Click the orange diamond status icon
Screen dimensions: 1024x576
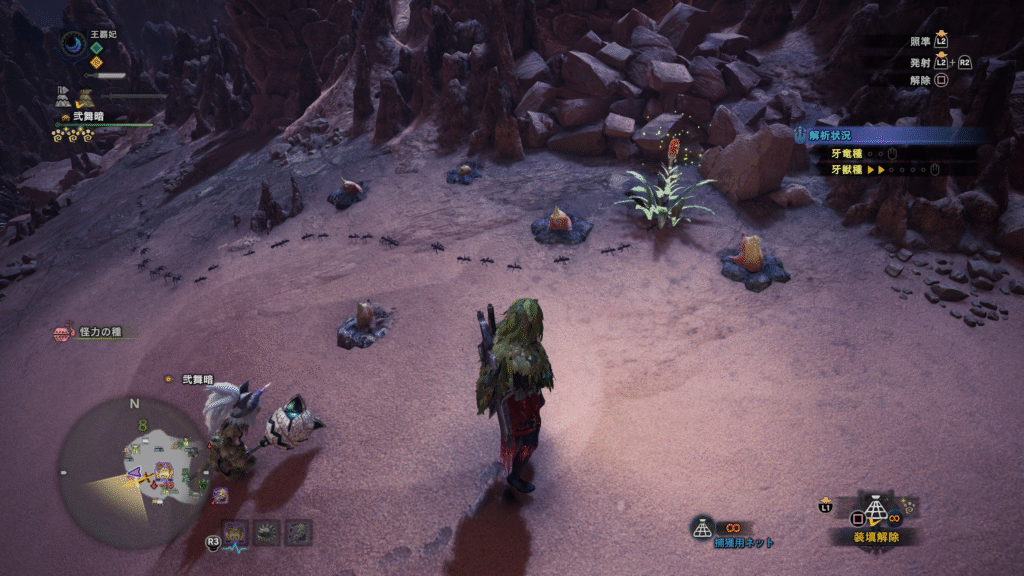96,61
